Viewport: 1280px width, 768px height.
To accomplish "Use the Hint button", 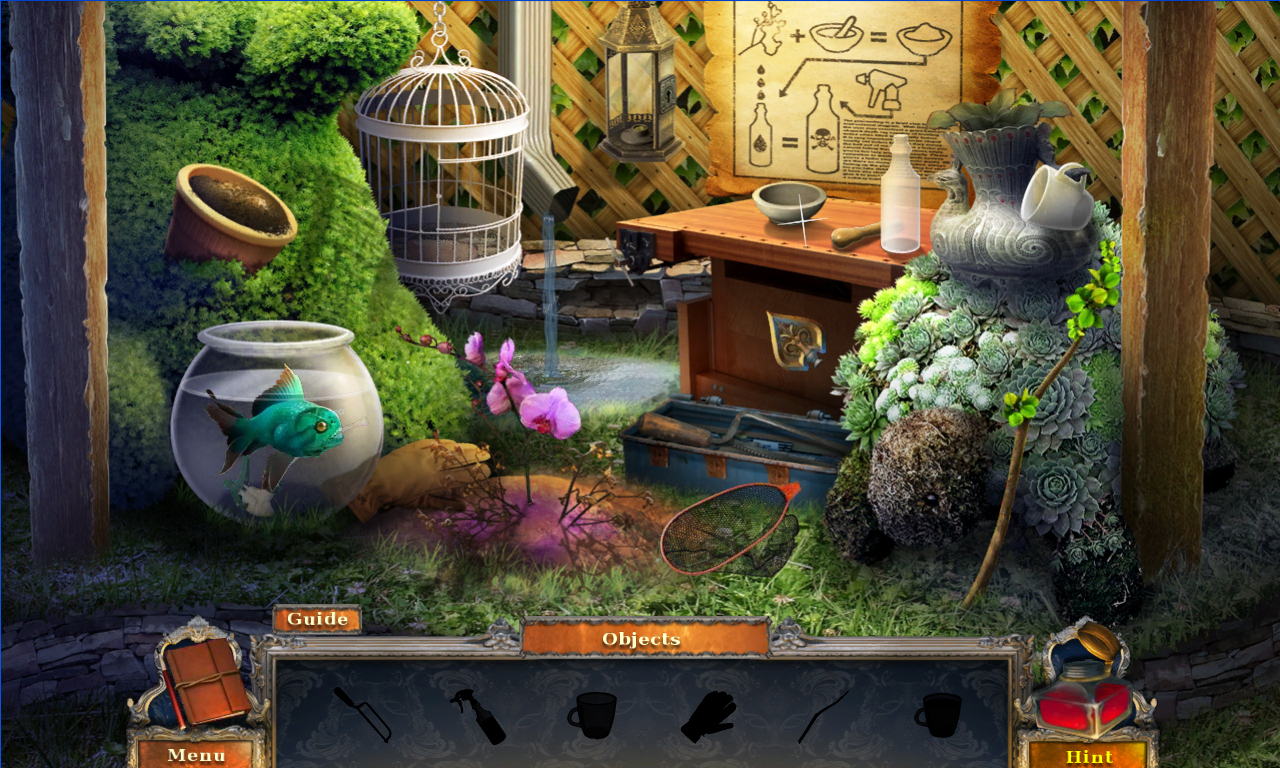I will click(x=1090, y=756).
